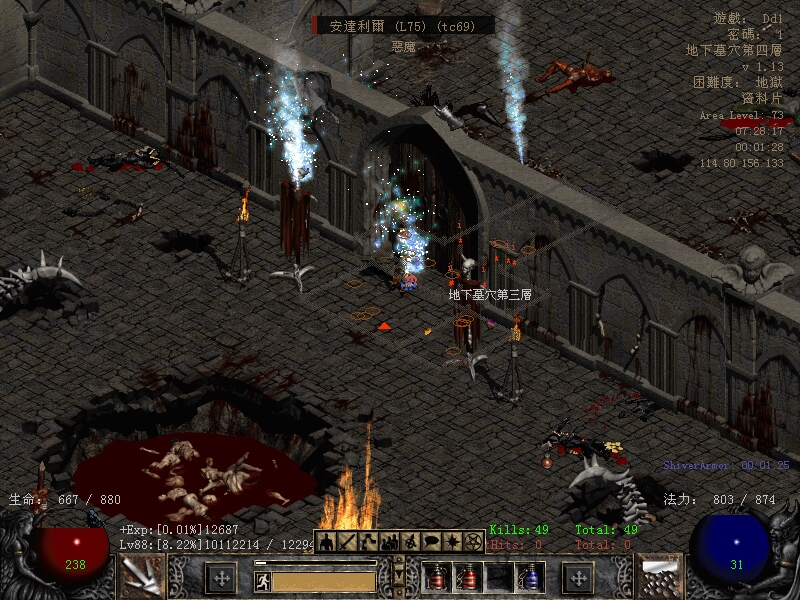The width and height of the screenshot is (800, 600).
Task: Select the right mouse-button skill icon
Action: (659, 577)
